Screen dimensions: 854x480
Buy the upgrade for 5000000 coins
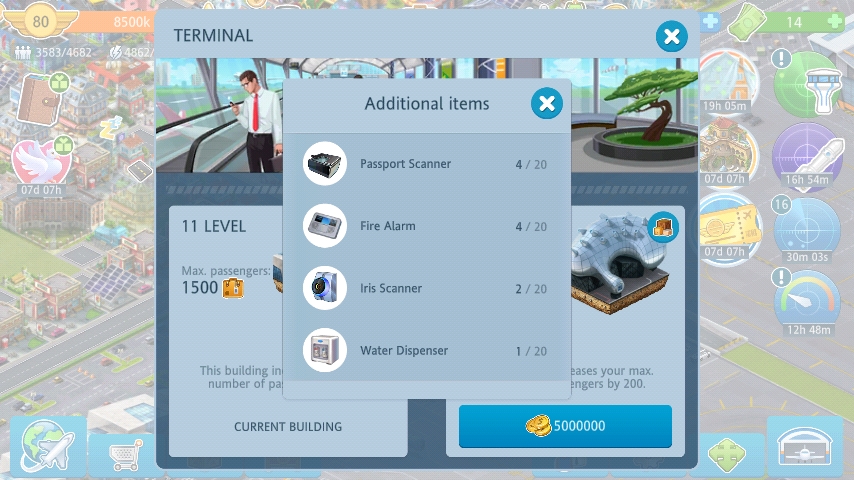click(x=565, y=426)
